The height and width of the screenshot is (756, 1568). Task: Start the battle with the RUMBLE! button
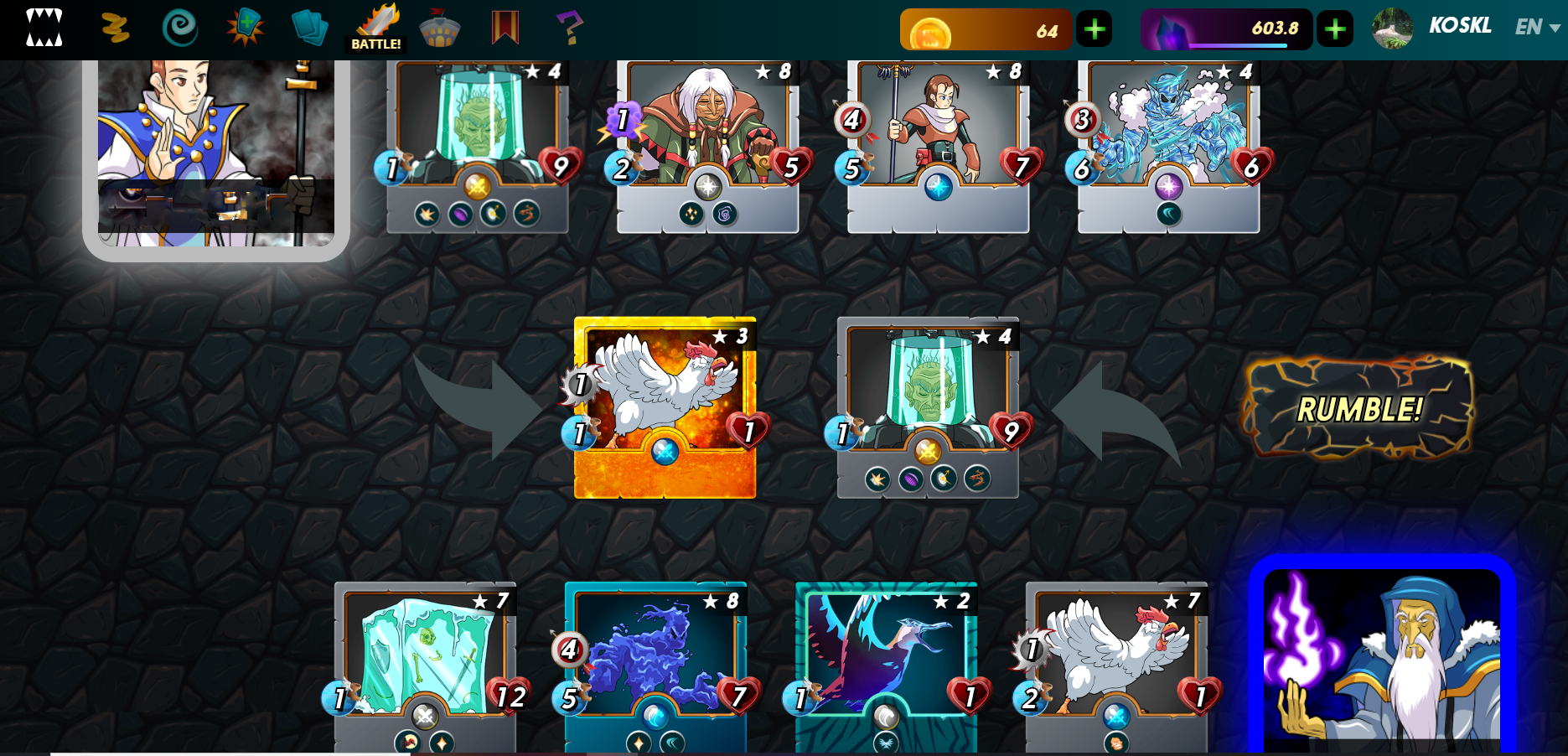click(x=1358, y=409)
